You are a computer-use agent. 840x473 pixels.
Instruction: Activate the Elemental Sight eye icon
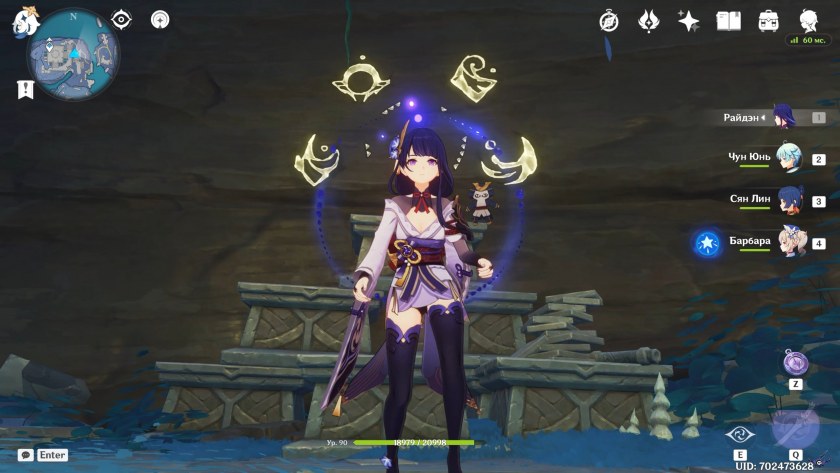pyautogui.click(x=121, y=19)
